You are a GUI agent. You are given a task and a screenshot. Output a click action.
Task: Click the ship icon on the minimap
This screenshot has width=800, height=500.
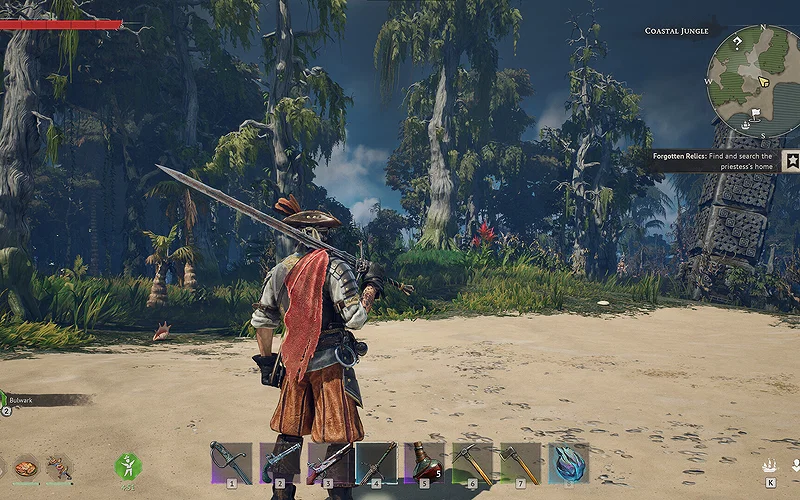[746, 127]
